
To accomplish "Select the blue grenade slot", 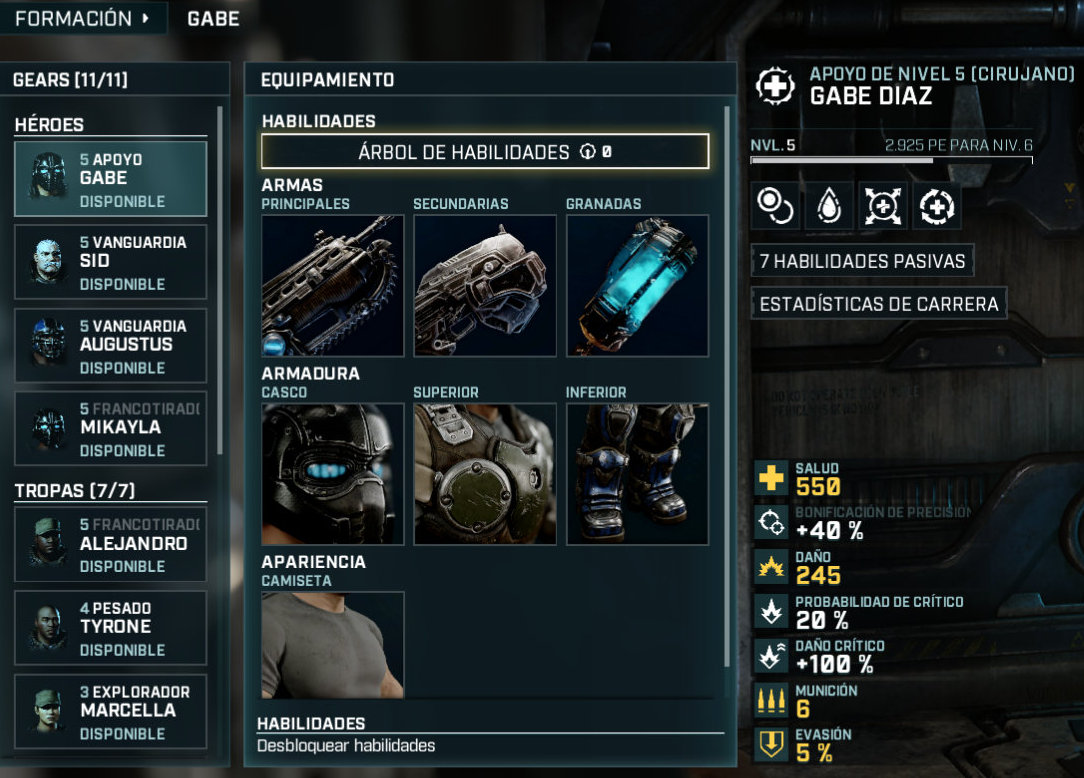I will coord(637,286).
